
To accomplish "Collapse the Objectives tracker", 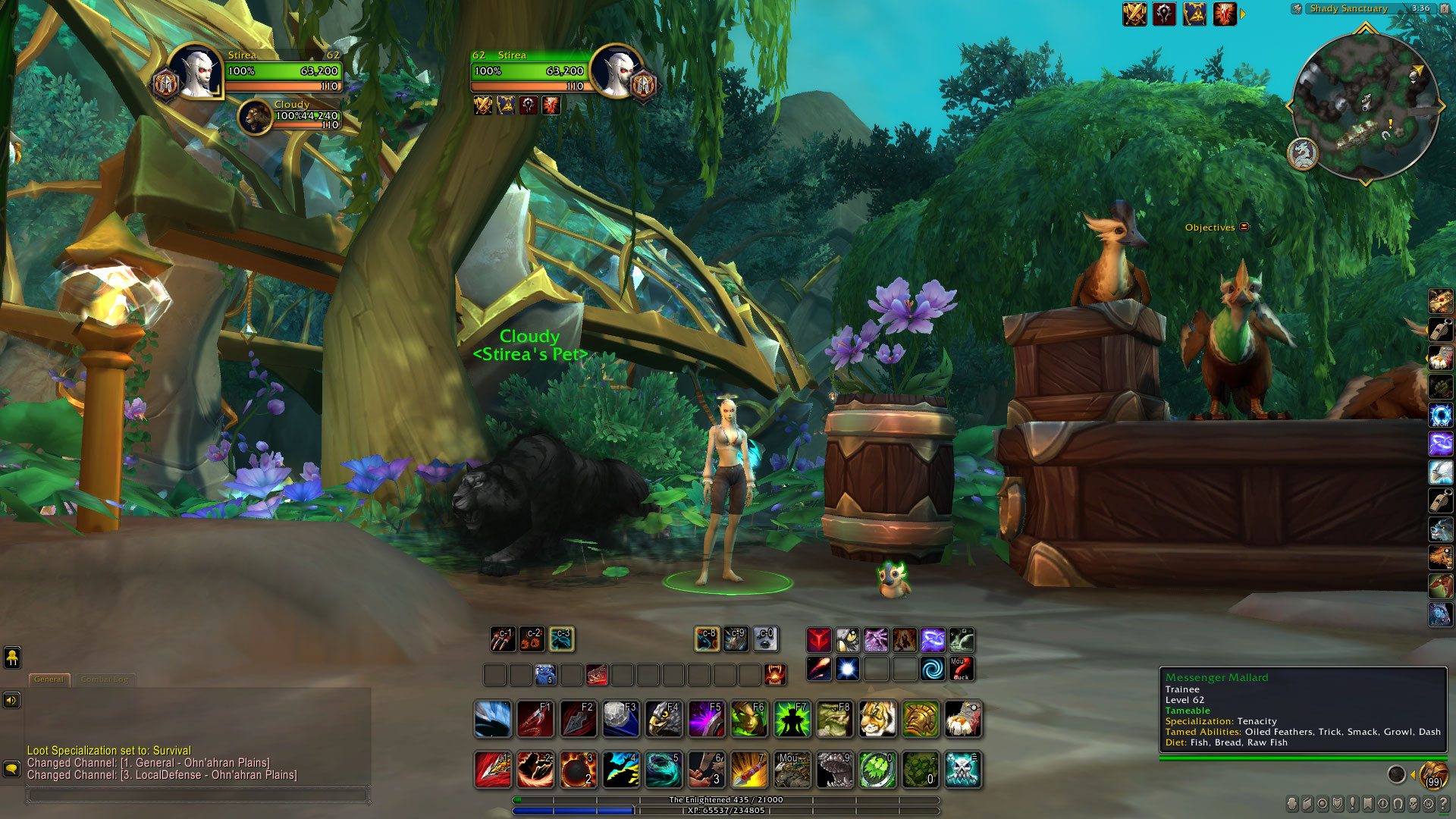I will [1244, 227].
